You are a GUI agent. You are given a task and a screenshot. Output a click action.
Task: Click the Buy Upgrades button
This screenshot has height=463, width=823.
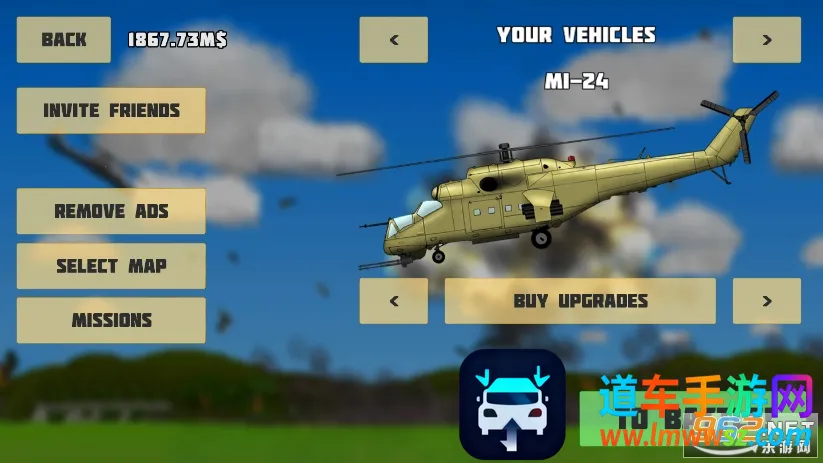click(x=580, y=301)
